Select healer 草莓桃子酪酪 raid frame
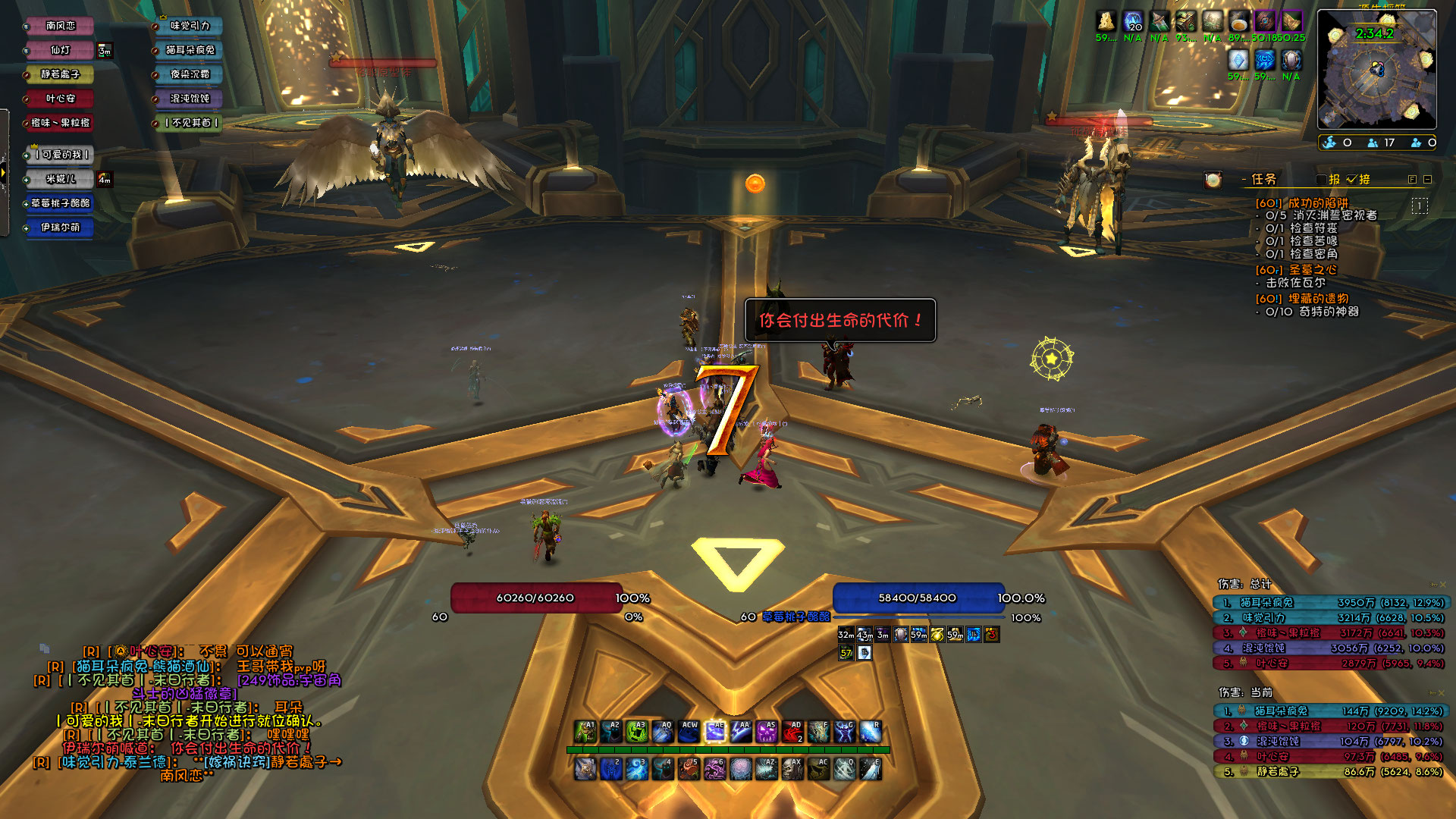 60,203
